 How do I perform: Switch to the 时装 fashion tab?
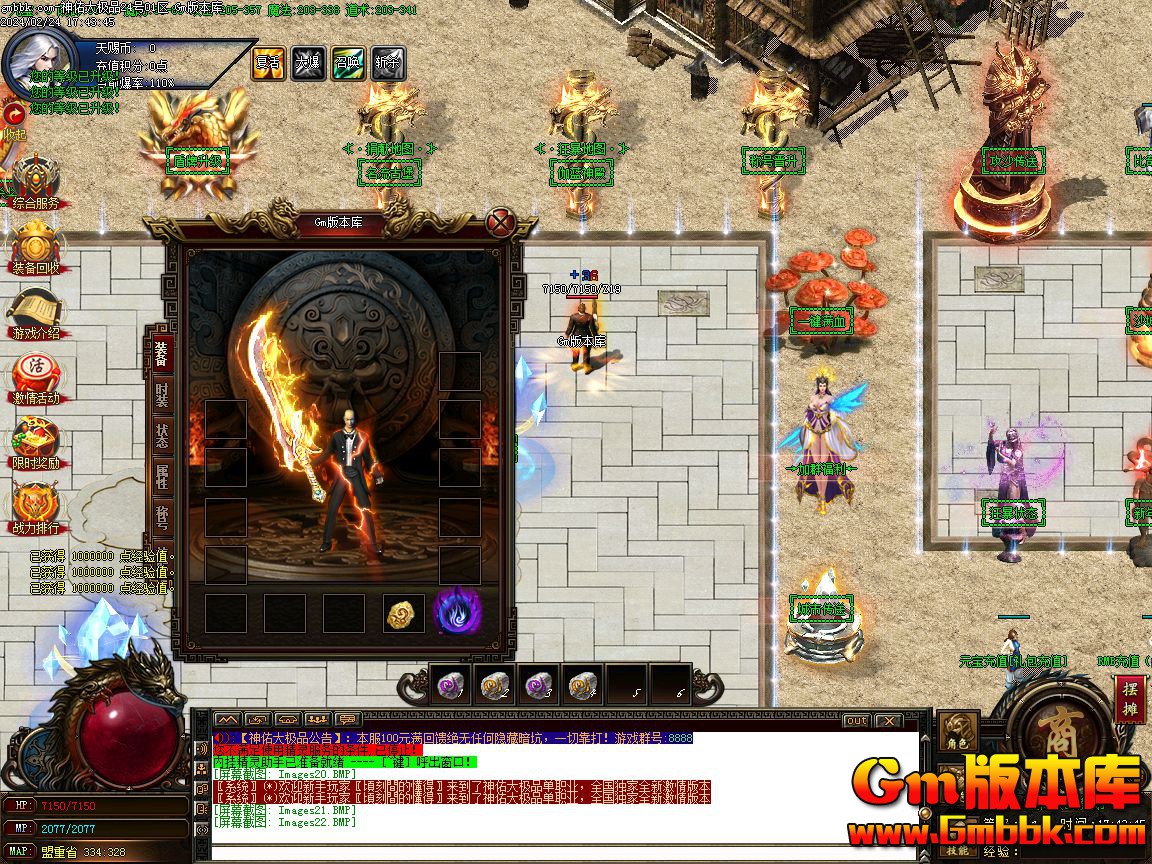pos(162,394)
